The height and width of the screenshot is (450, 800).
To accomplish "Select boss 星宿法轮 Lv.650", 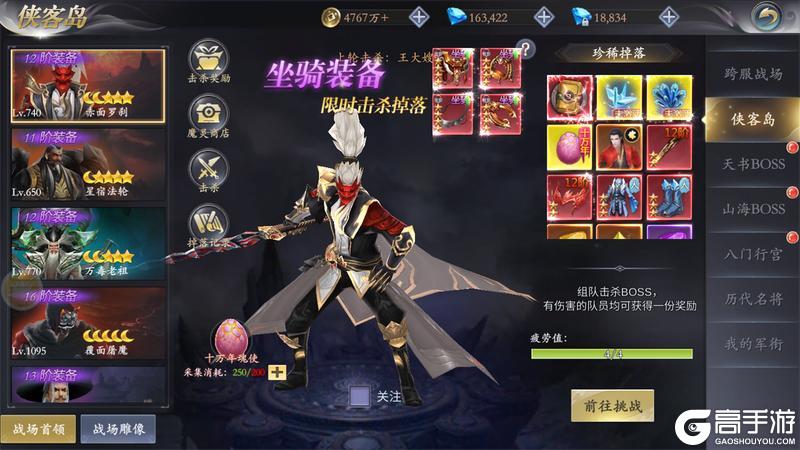I will [87, 163].
